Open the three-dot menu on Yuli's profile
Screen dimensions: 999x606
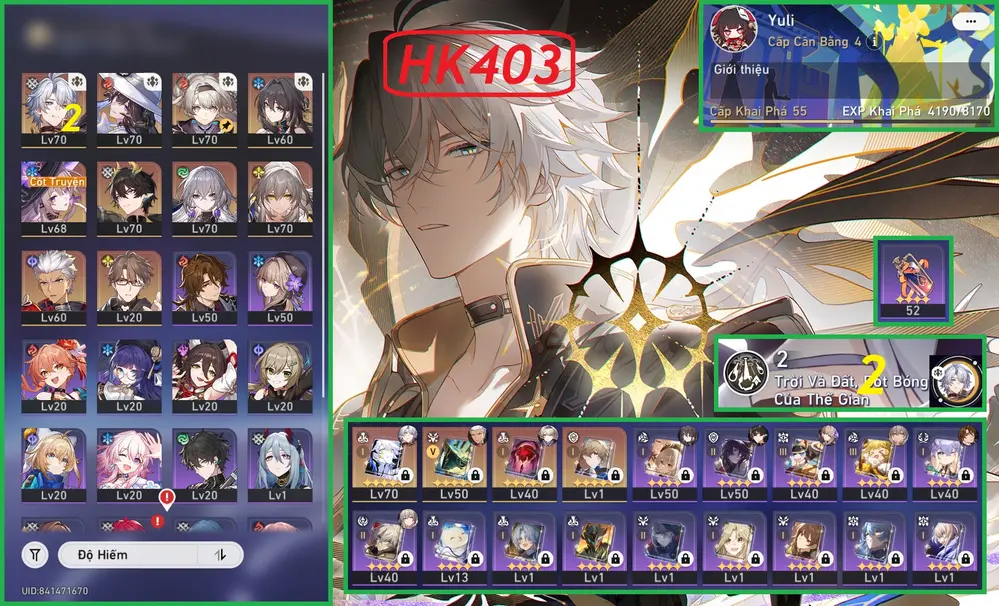pos(967,21)
